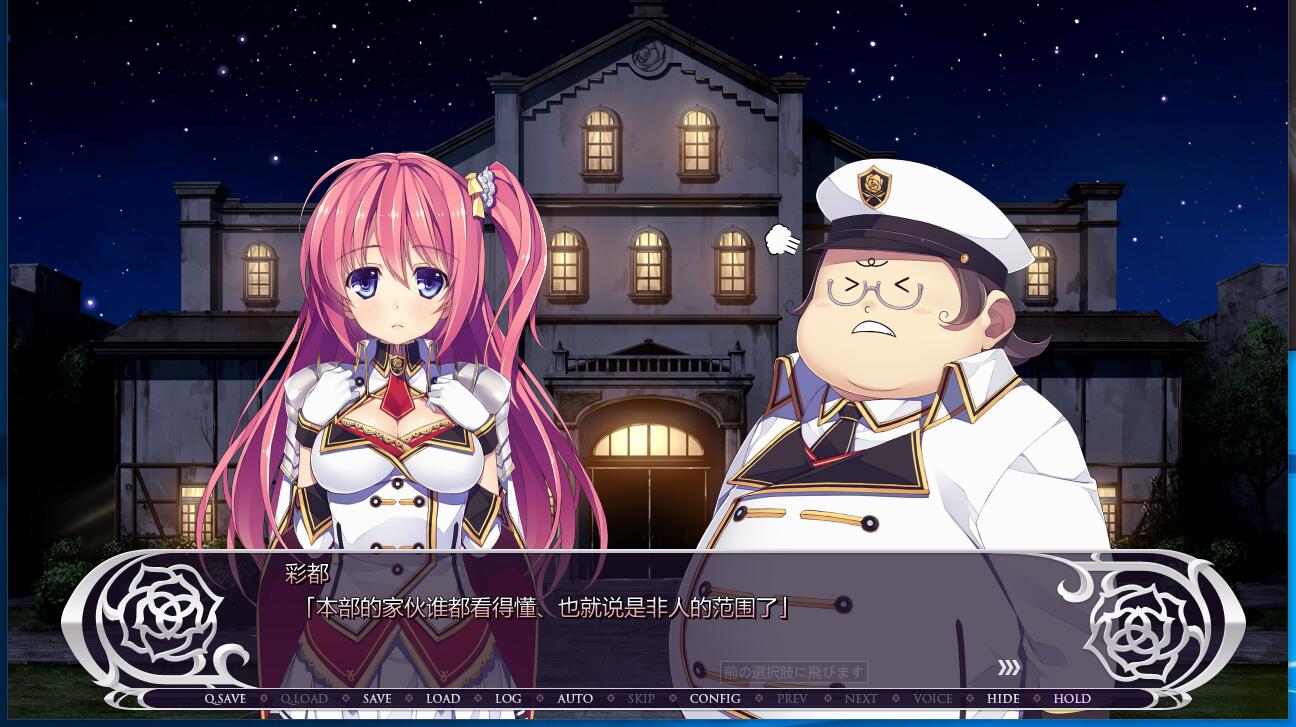Jump ahead with the NEXT button
The image size is (1296, 727).
point(861,699)
